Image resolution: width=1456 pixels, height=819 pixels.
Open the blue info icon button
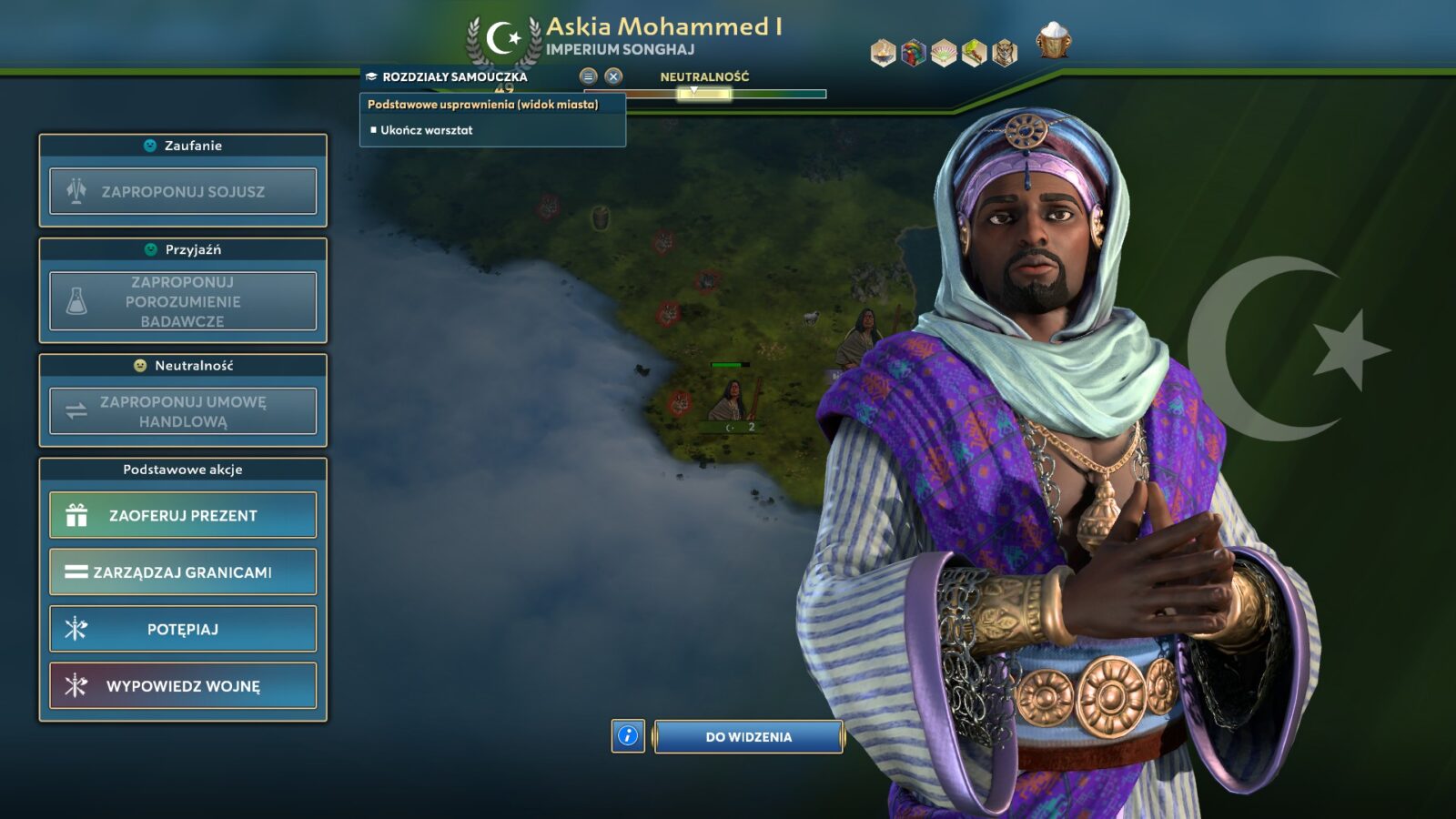[628, 736]
